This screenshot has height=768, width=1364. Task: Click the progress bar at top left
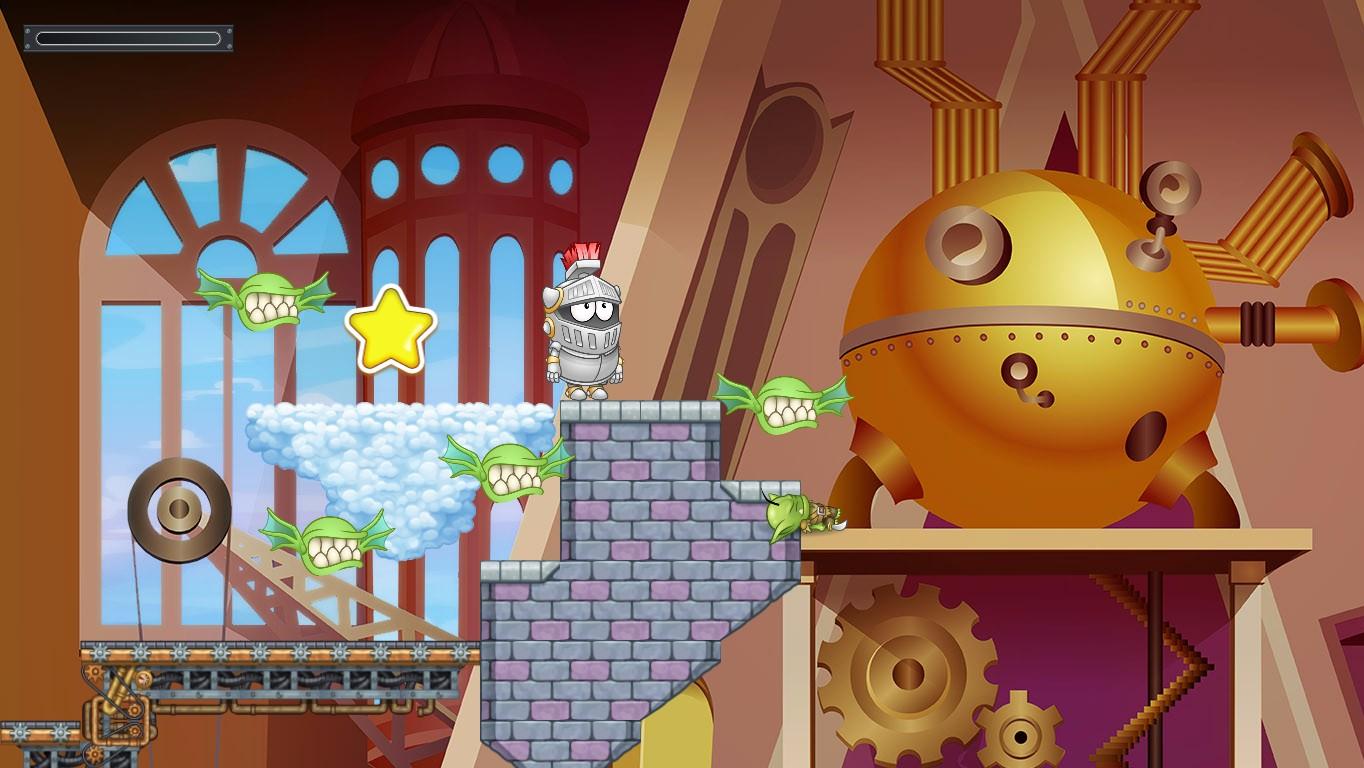point(128,36)
